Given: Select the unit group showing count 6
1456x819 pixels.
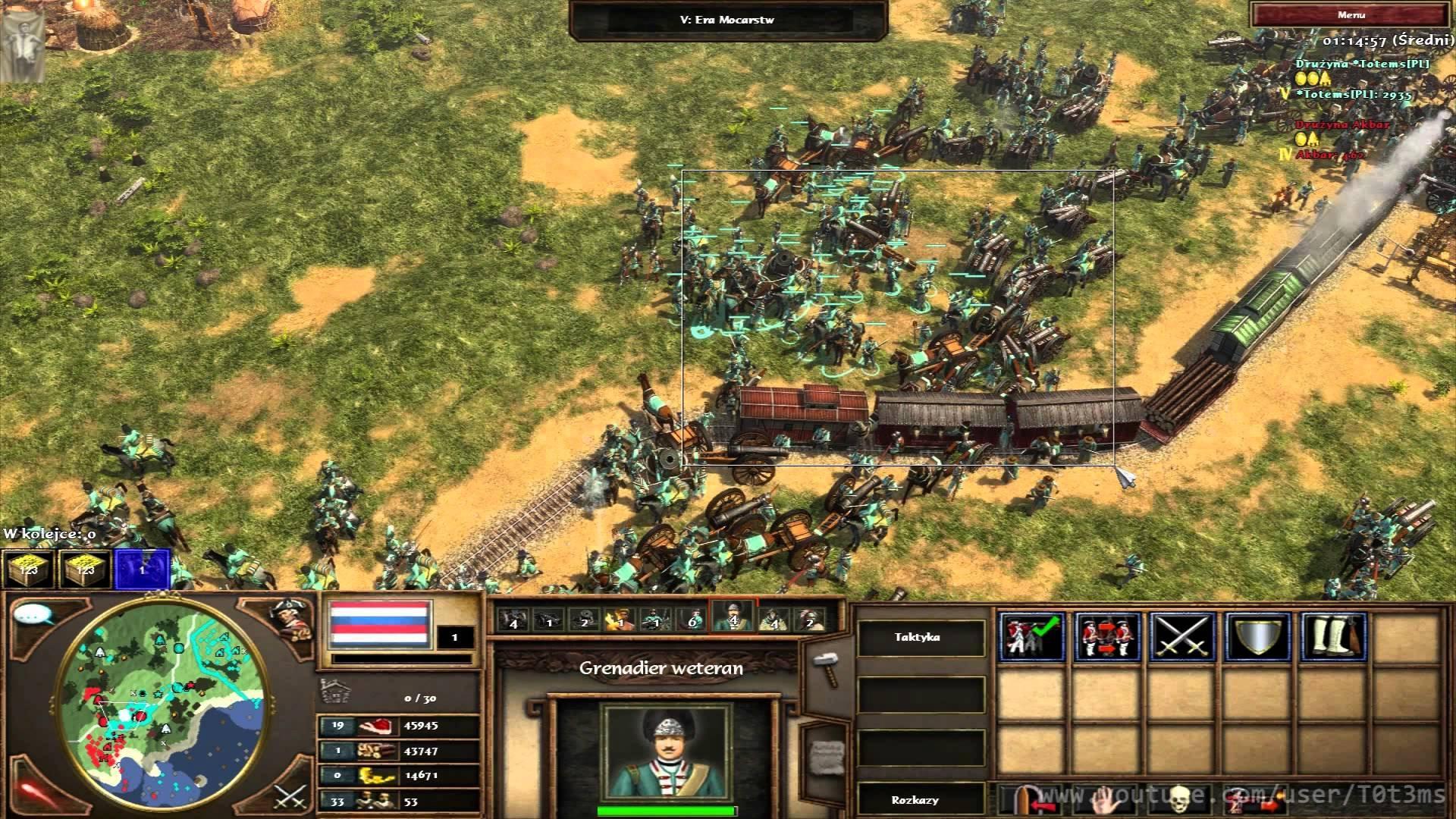Looking at the screenshot, I should [x=691, y=620].
